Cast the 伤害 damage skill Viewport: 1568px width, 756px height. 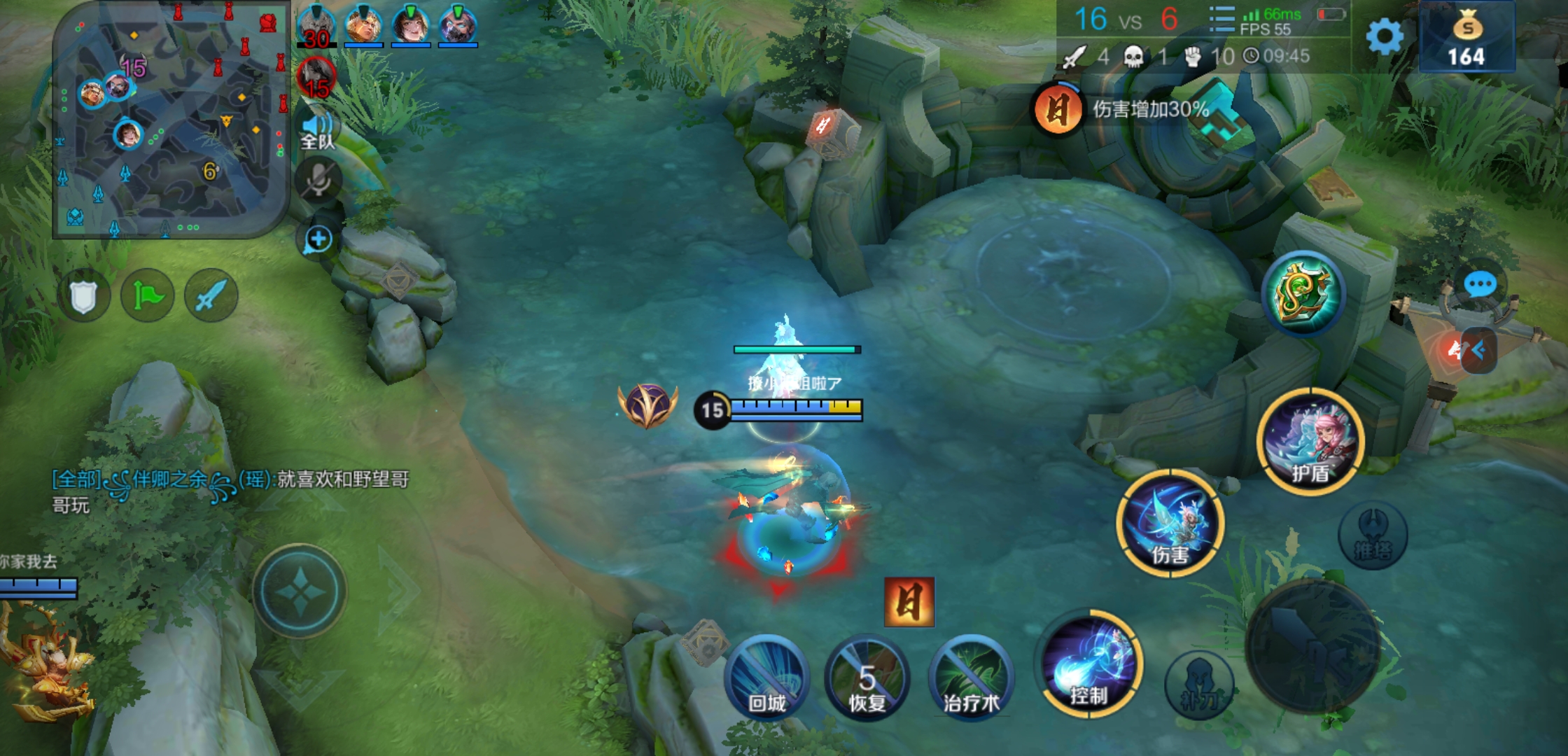(1170, 524)
